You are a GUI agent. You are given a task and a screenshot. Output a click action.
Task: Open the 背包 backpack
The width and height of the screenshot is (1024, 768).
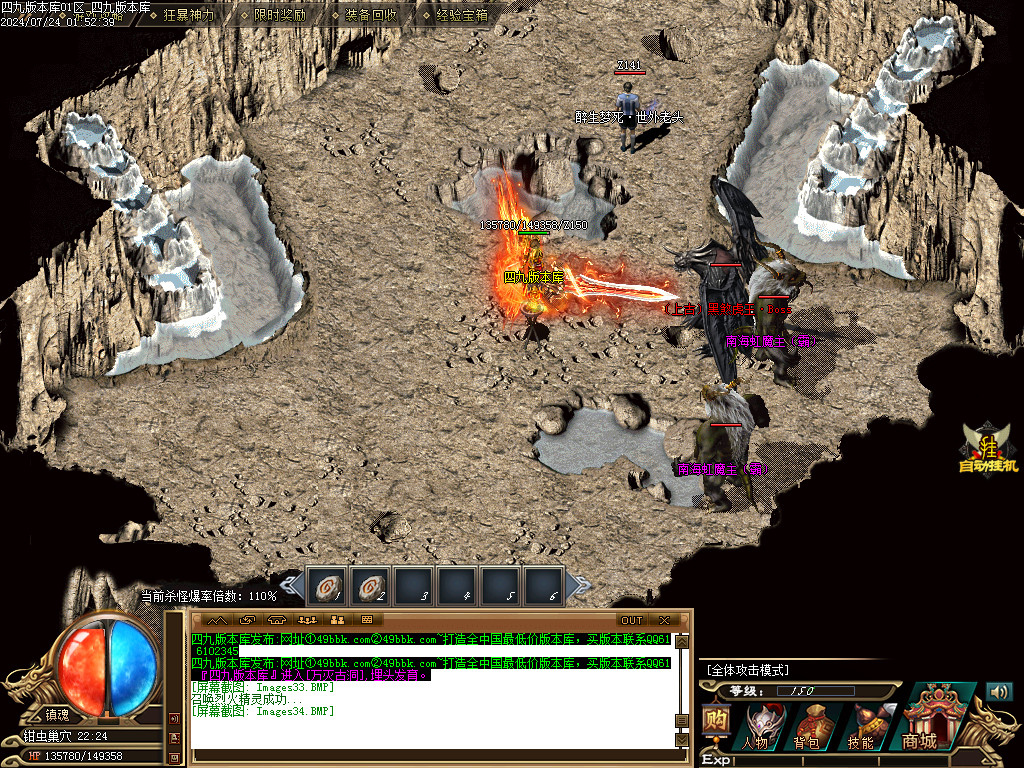pyautogui.click(x=809, y=725)
